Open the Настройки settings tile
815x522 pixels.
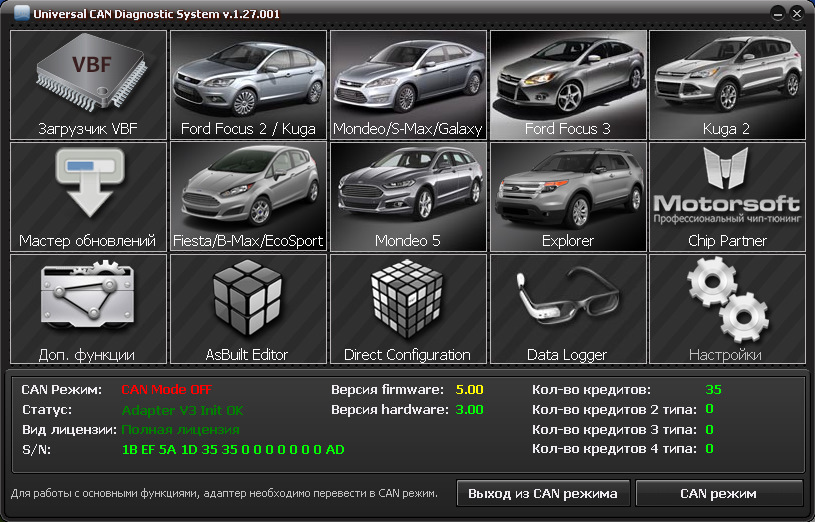click(x=727, y=309)
